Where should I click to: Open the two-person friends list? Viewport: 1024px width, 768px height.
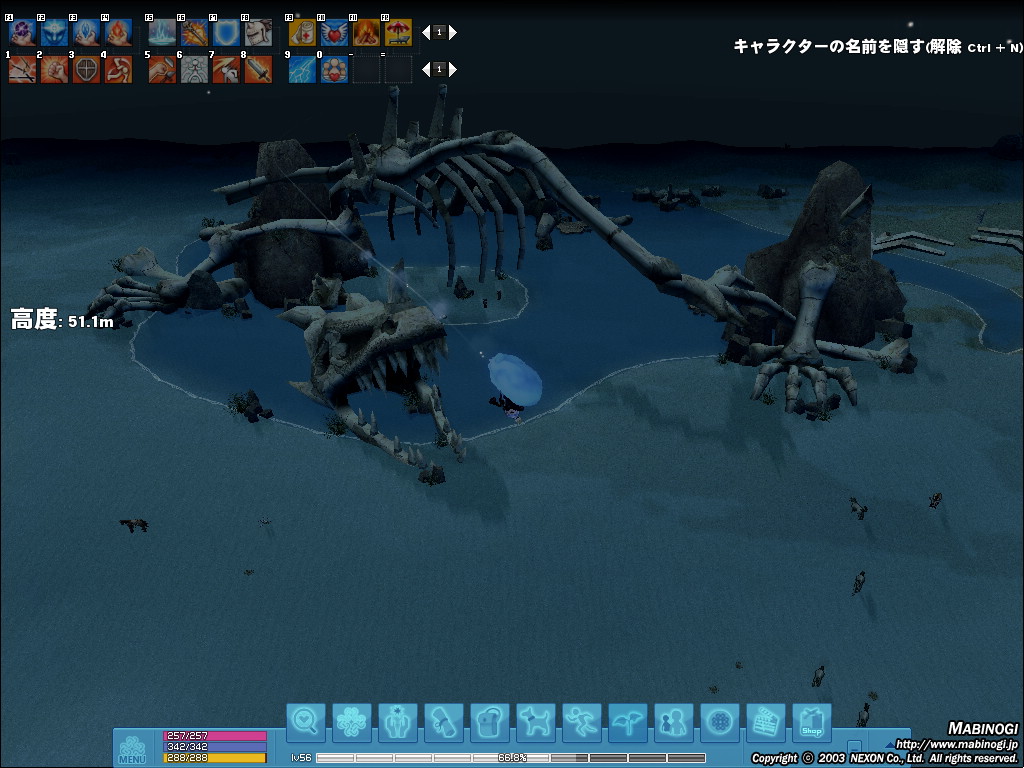pos(674,722)
